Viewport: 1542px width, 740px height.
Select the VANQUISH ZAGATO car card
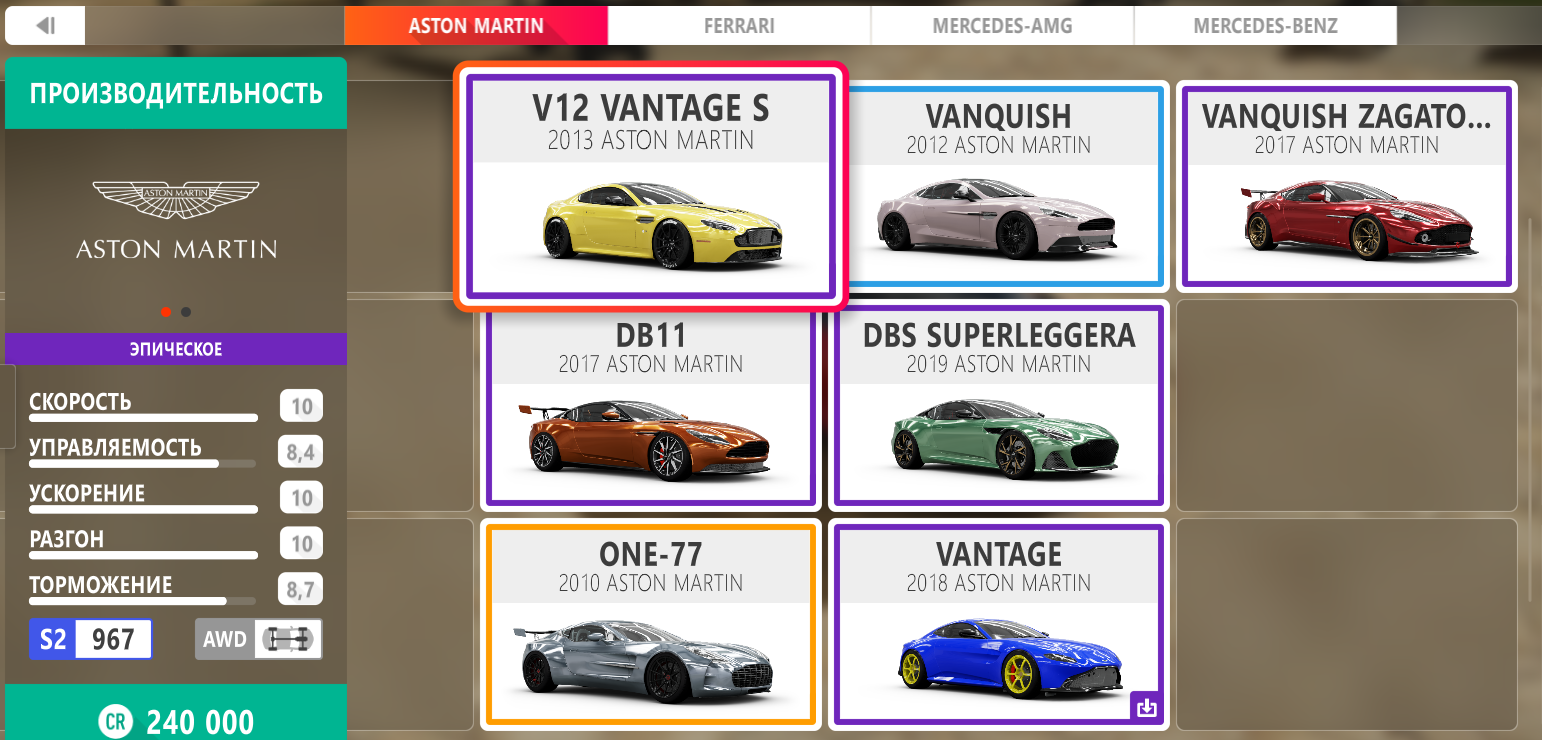point(1346,185)
